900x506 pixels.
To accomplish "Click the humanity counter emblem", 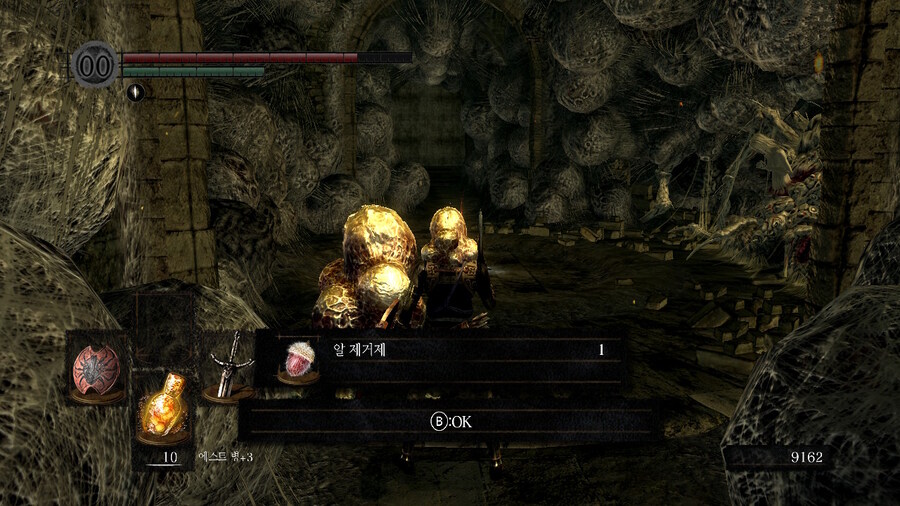I will click(x=95, y=63).
